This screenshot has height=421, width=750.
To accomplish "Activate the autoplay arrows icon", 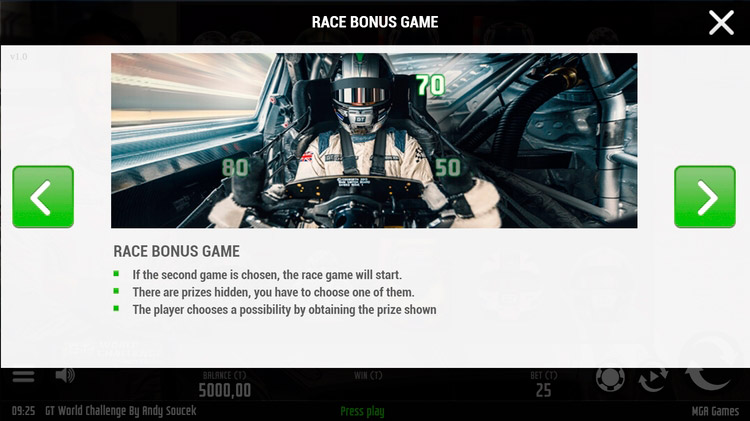I will point(654,380).
